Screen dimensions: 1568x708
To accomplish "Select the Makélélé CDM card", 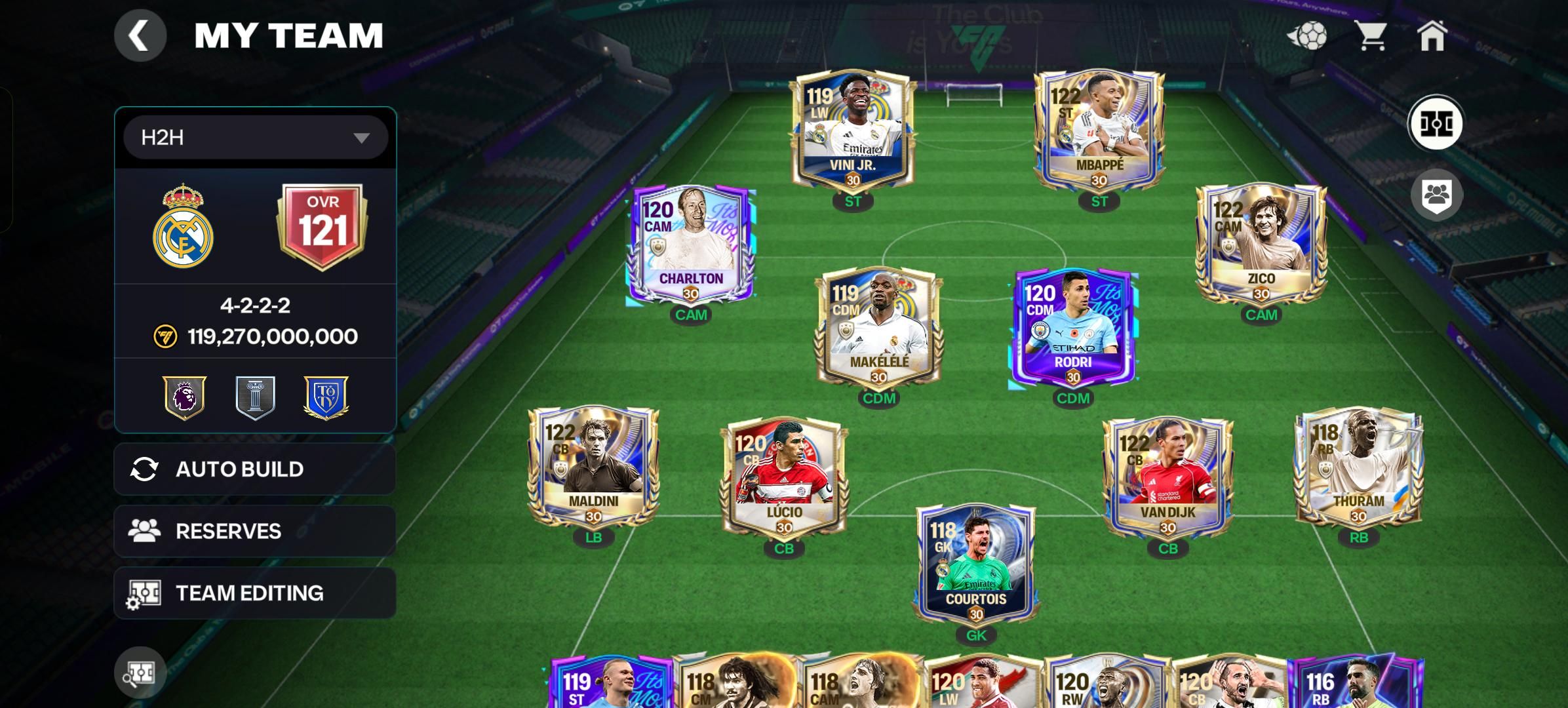I will [878, 326].
